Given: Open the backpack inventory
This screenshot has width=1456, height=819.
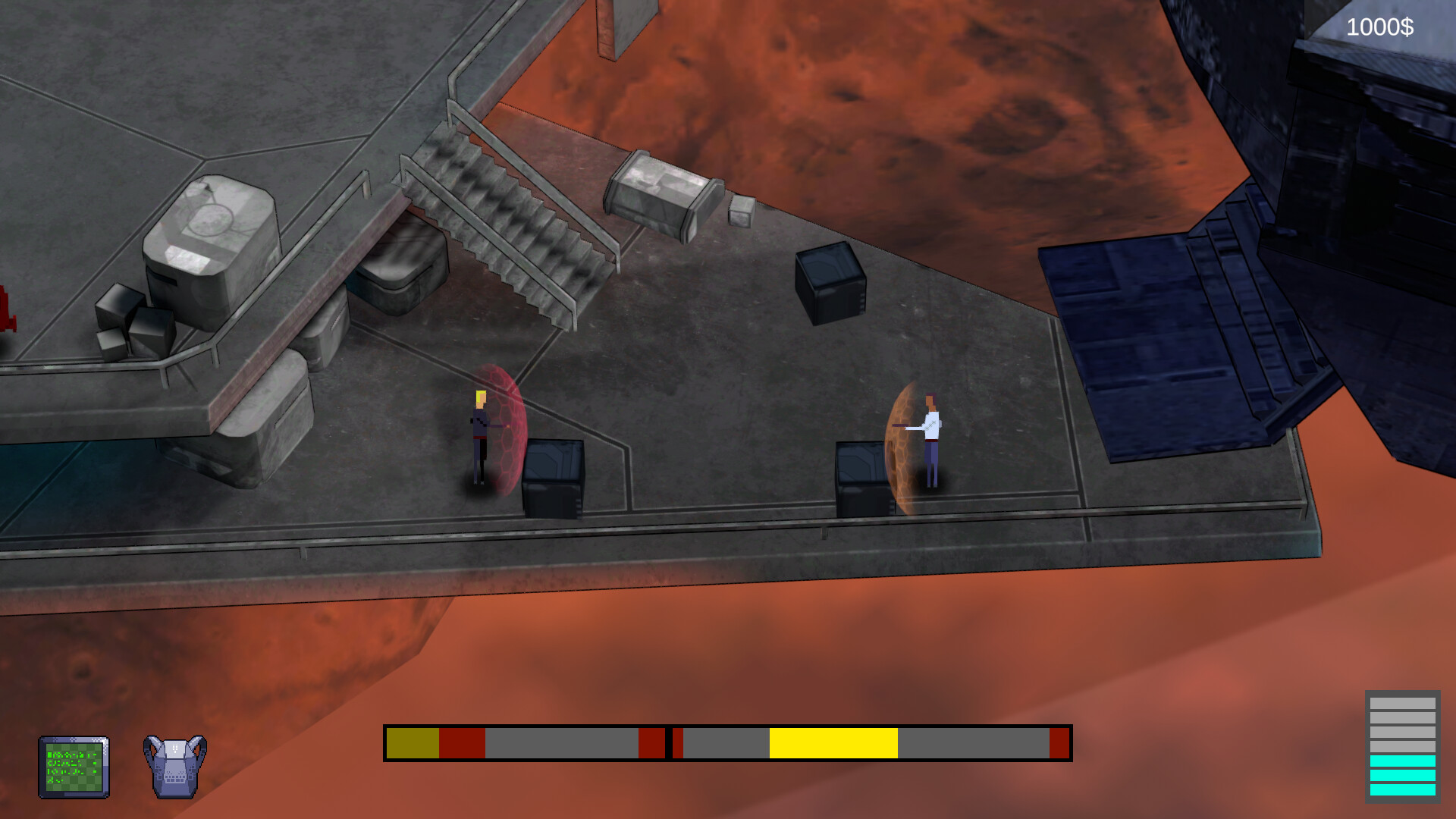Looking at the screenshot, I should coord(174,766).
